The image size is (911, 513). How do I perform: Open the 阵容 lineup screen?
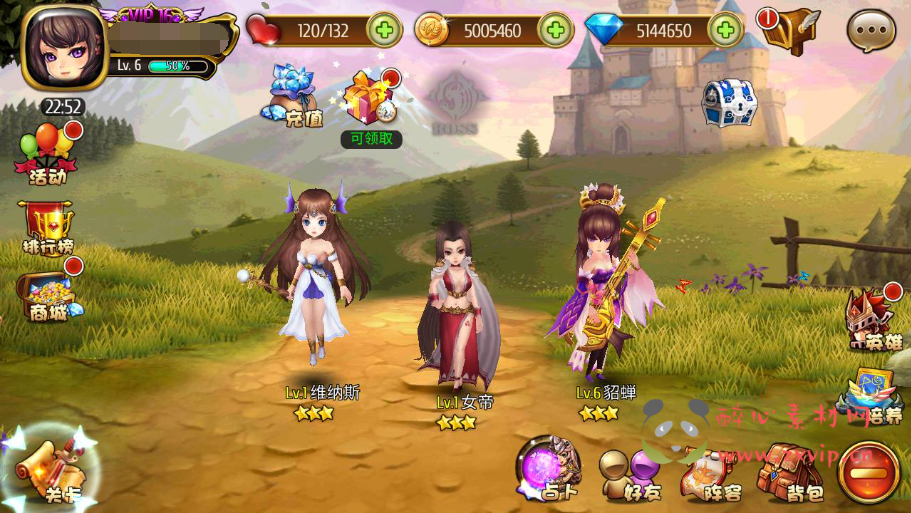click(710, 473)
